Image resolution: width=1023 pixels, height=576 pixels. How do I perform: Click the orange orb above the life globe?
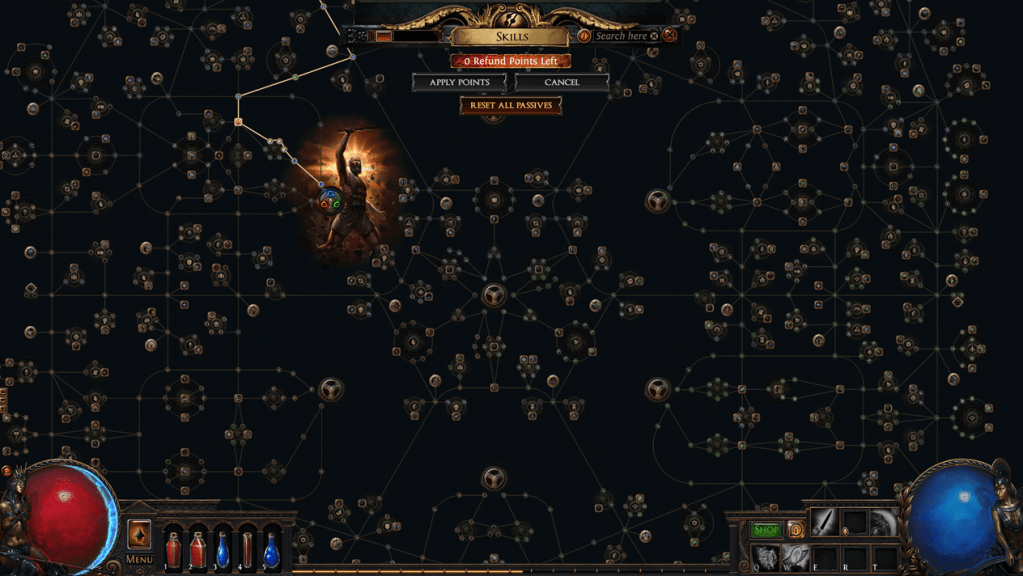click(7, 470)
